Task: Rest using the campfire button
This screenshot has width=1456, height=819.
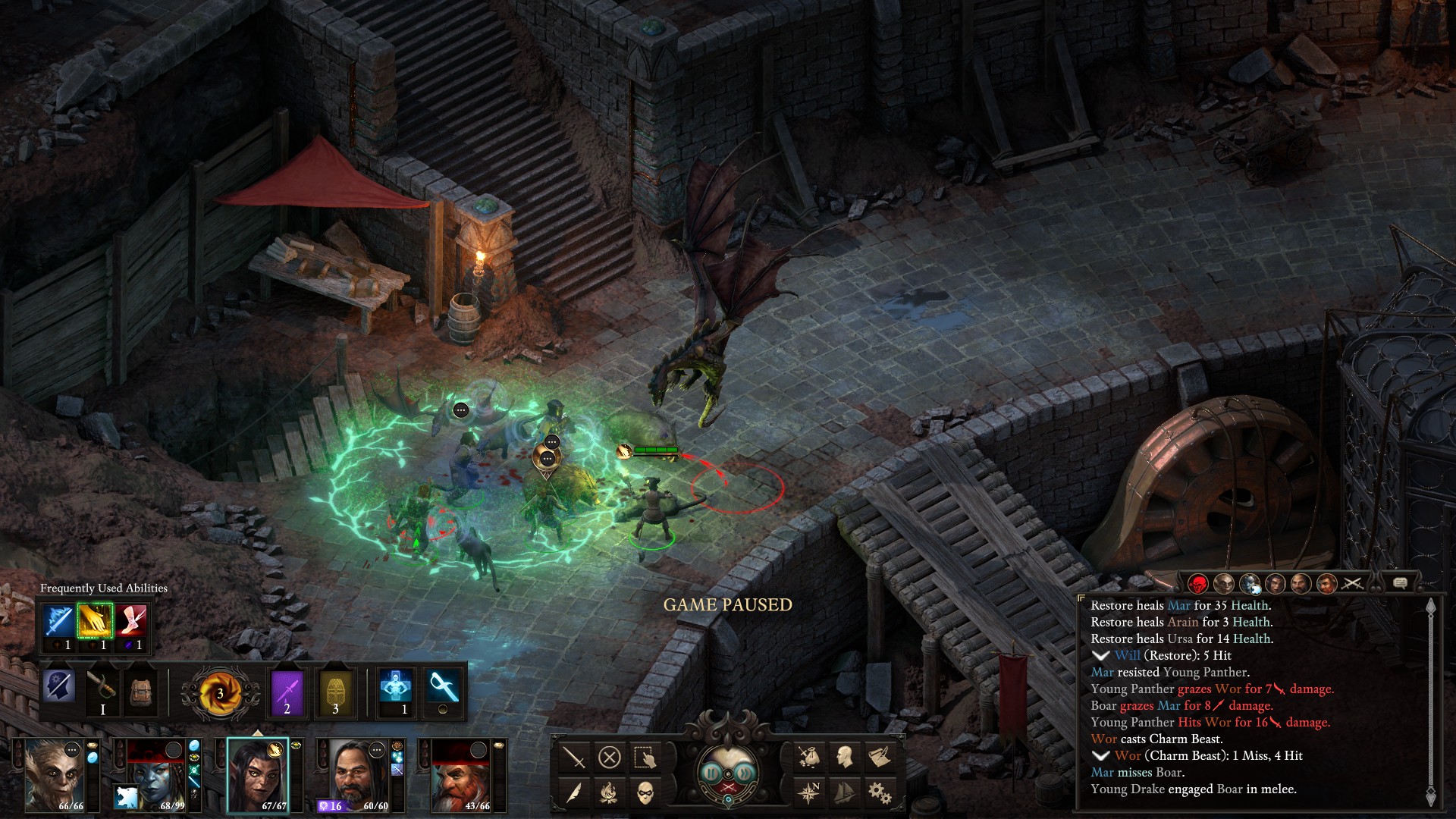Action: coord(609,792)
